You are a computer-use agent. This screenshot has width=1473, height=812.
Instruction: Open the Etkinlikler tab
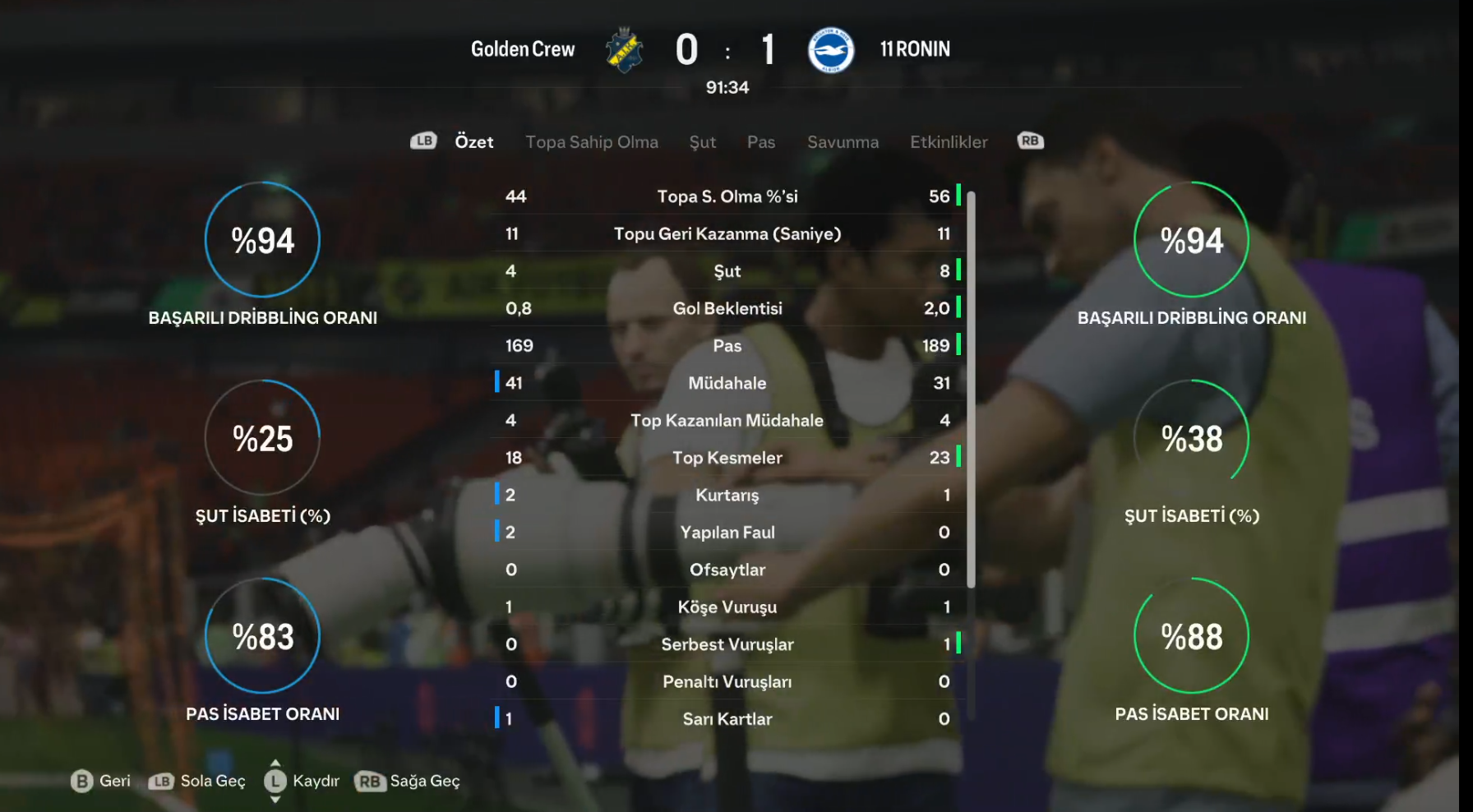coord(948,142)
